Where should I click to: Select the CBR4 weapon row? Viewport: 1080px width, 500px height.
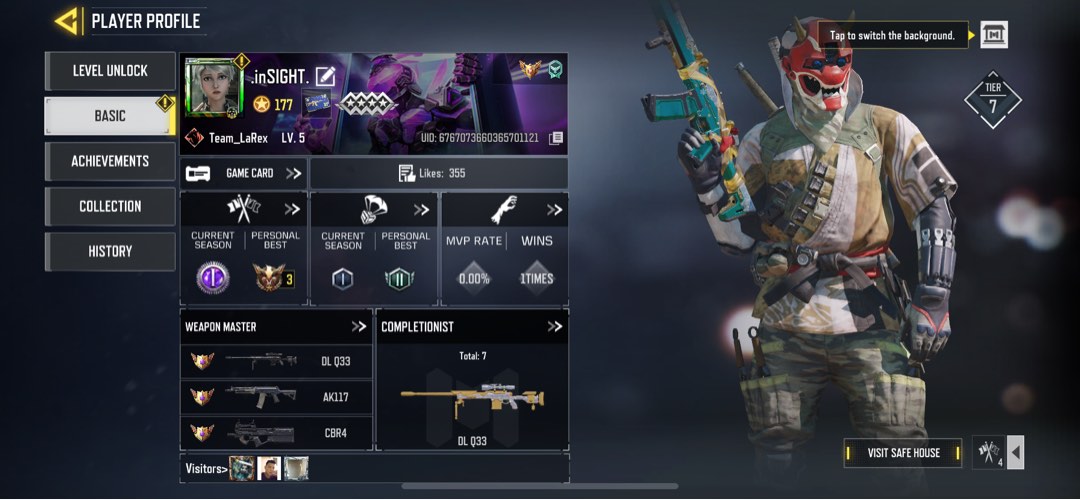click(276, 433)
